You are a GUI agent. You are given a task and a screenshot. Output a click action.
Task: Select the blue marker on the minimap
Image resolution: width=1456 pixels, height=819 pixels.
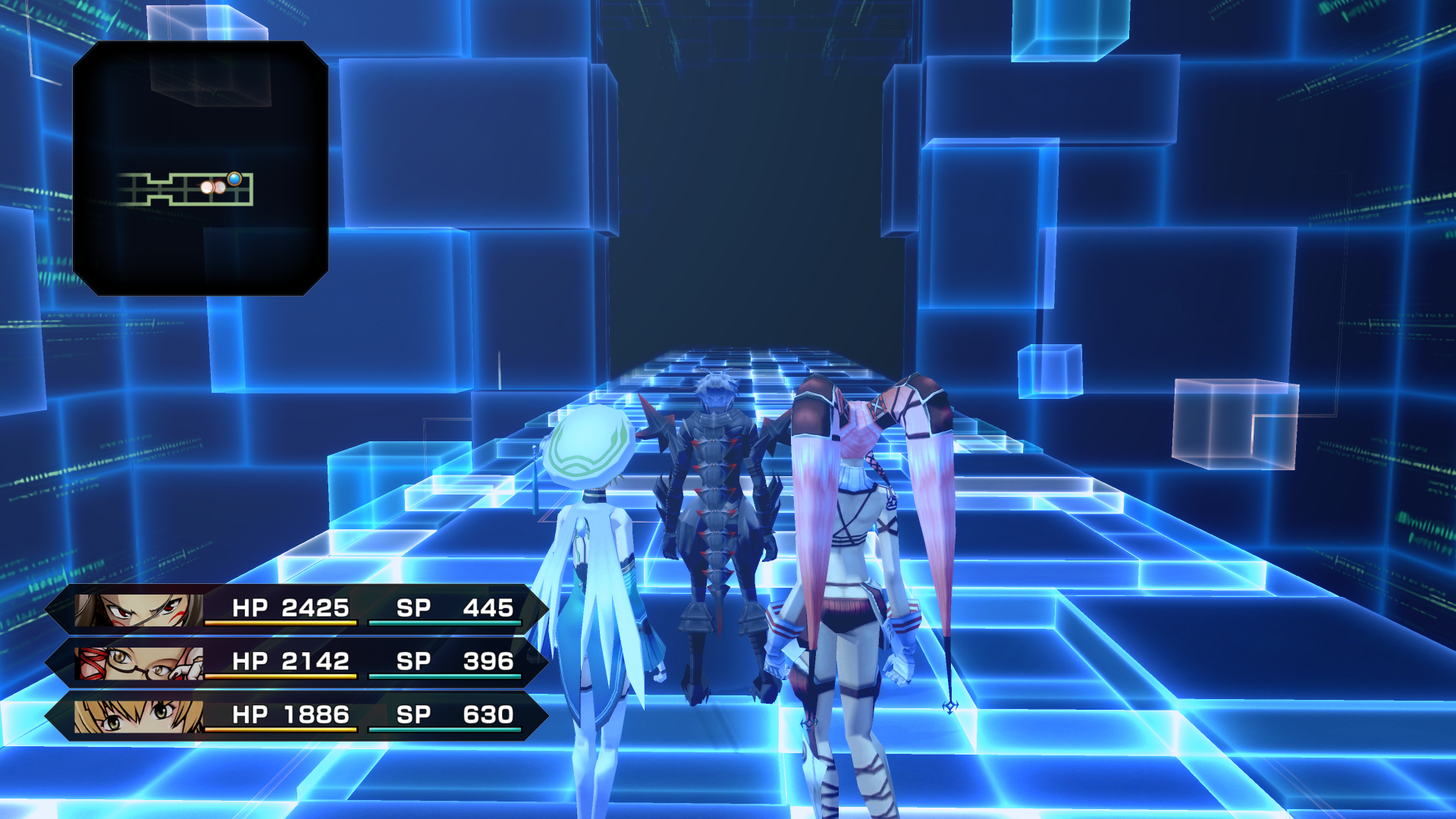pos(234,179)
